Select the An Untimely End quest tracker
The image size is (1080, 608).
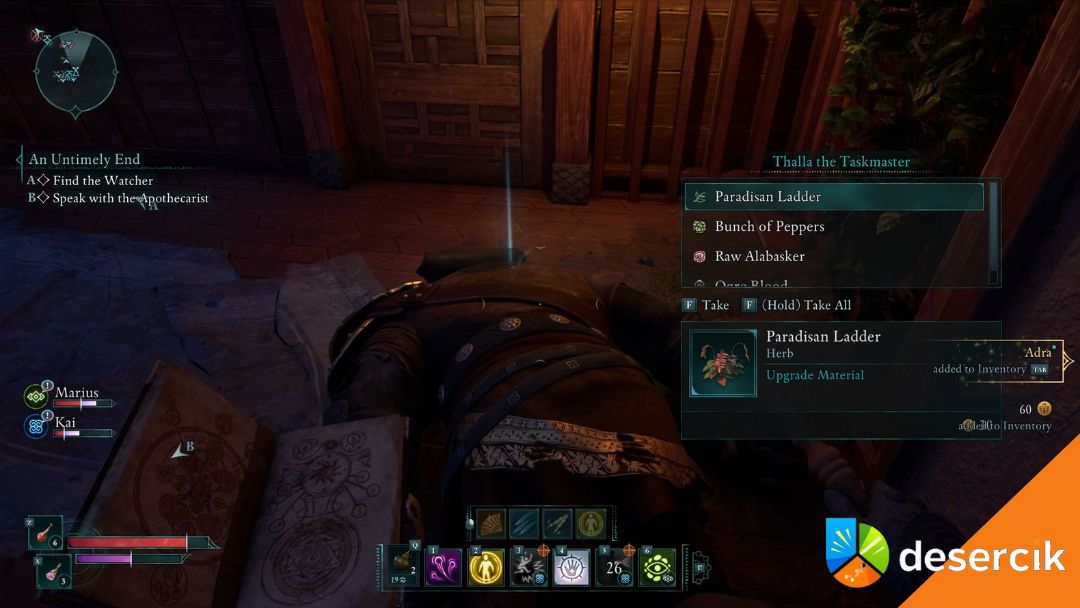tap(84, 160)
